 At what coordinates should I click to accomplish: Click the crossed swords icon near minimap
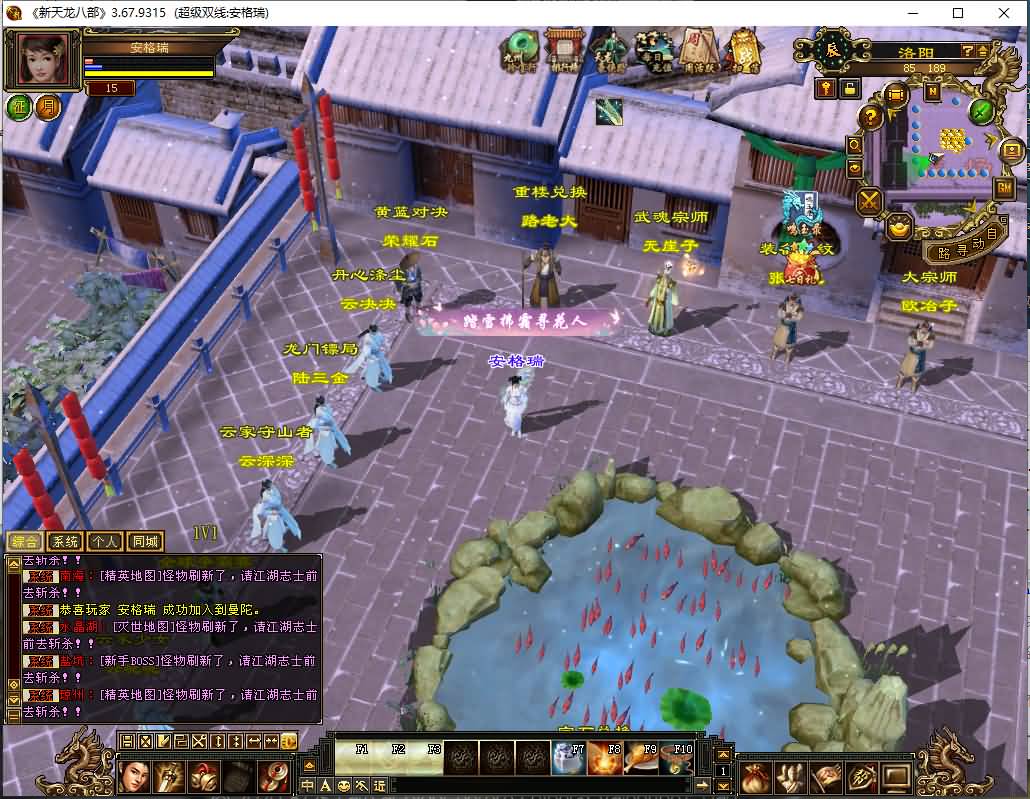[868, 201]
